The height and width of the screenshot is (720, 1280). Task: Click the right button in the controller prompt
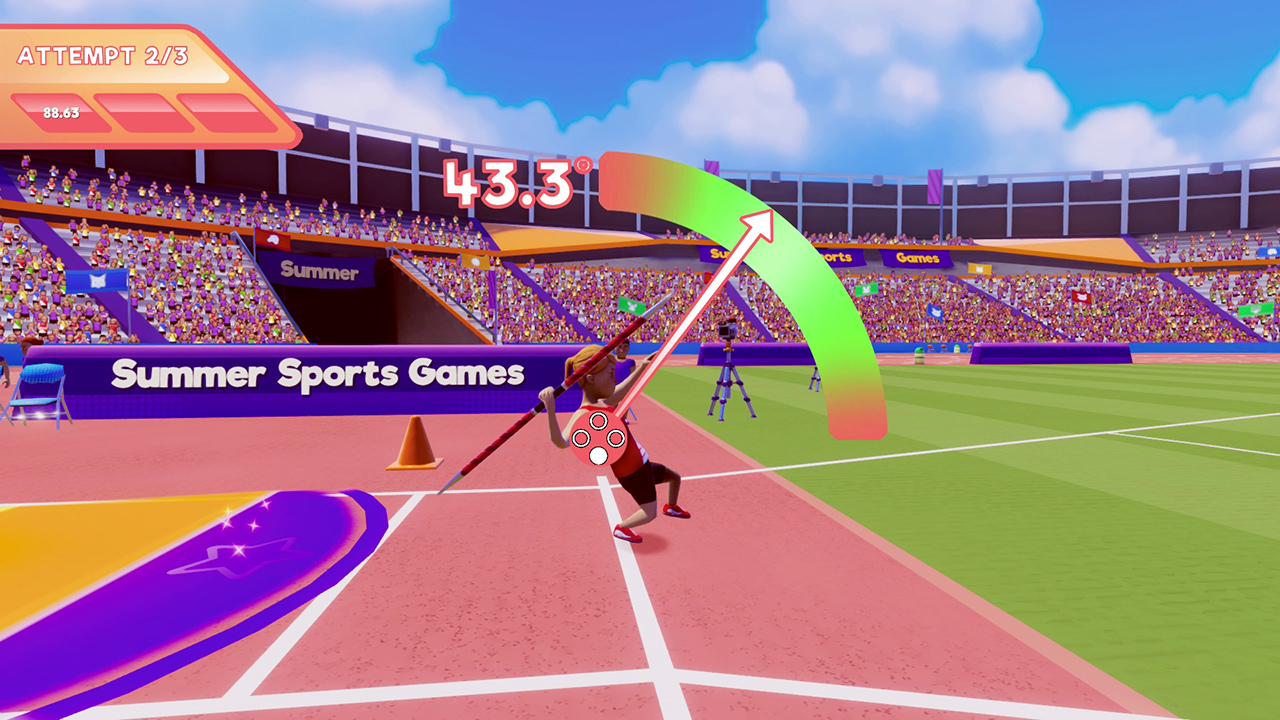[615, 439]
